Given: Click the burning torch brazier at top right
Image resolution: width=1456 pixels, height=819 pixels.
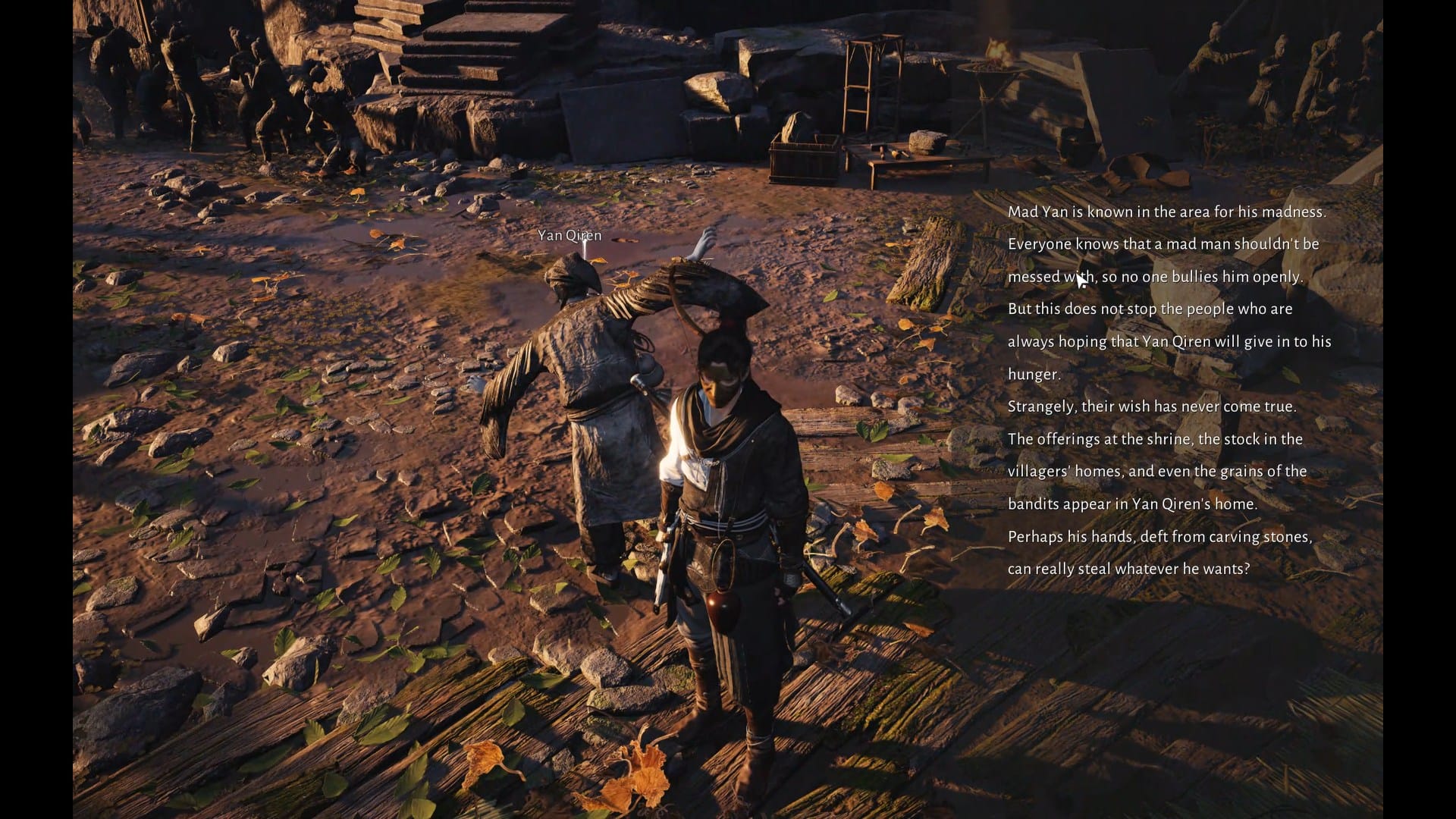Looking at the screenshot, I should point(993,61).
